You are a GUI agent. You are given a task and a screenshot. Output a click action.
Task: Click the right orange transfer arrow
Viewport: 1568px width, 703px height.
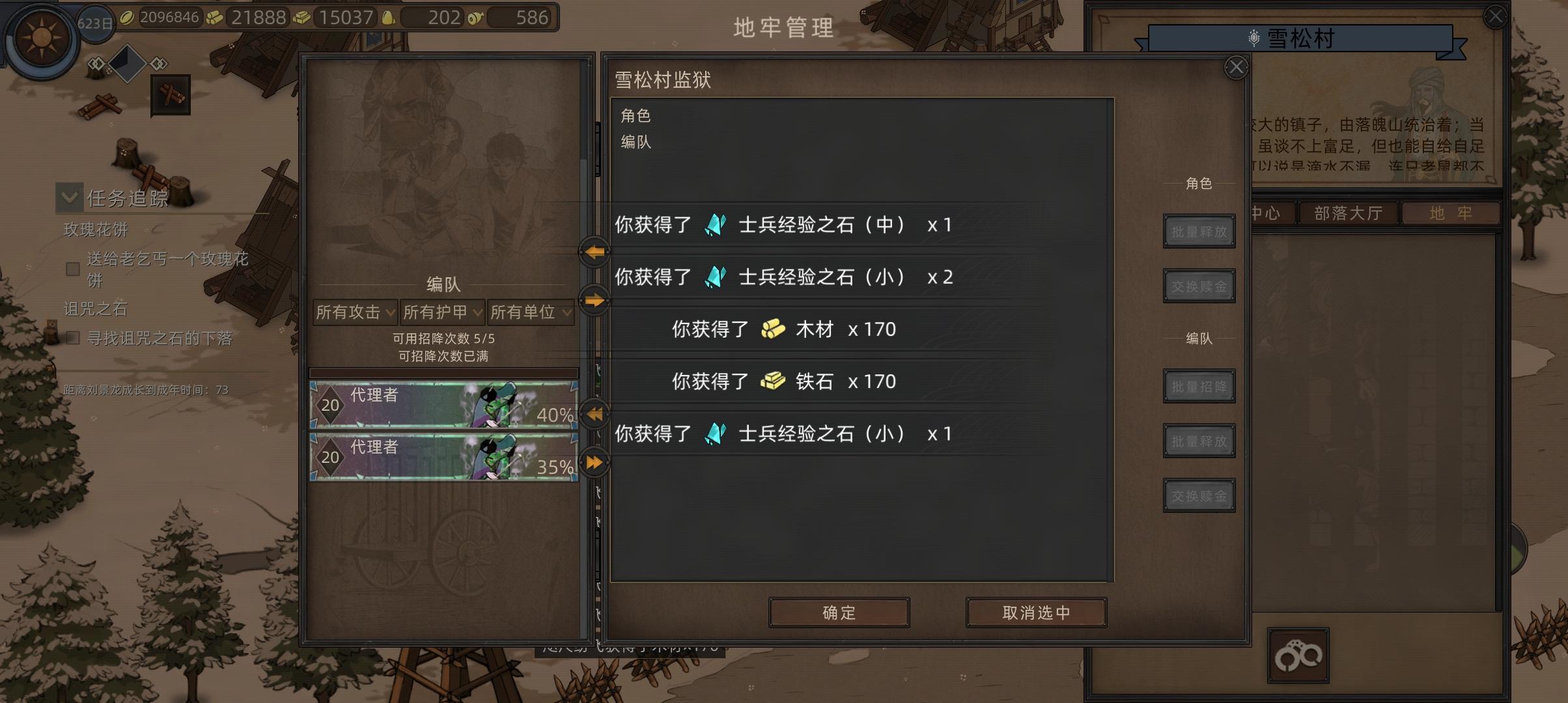[x=593, y=301]
